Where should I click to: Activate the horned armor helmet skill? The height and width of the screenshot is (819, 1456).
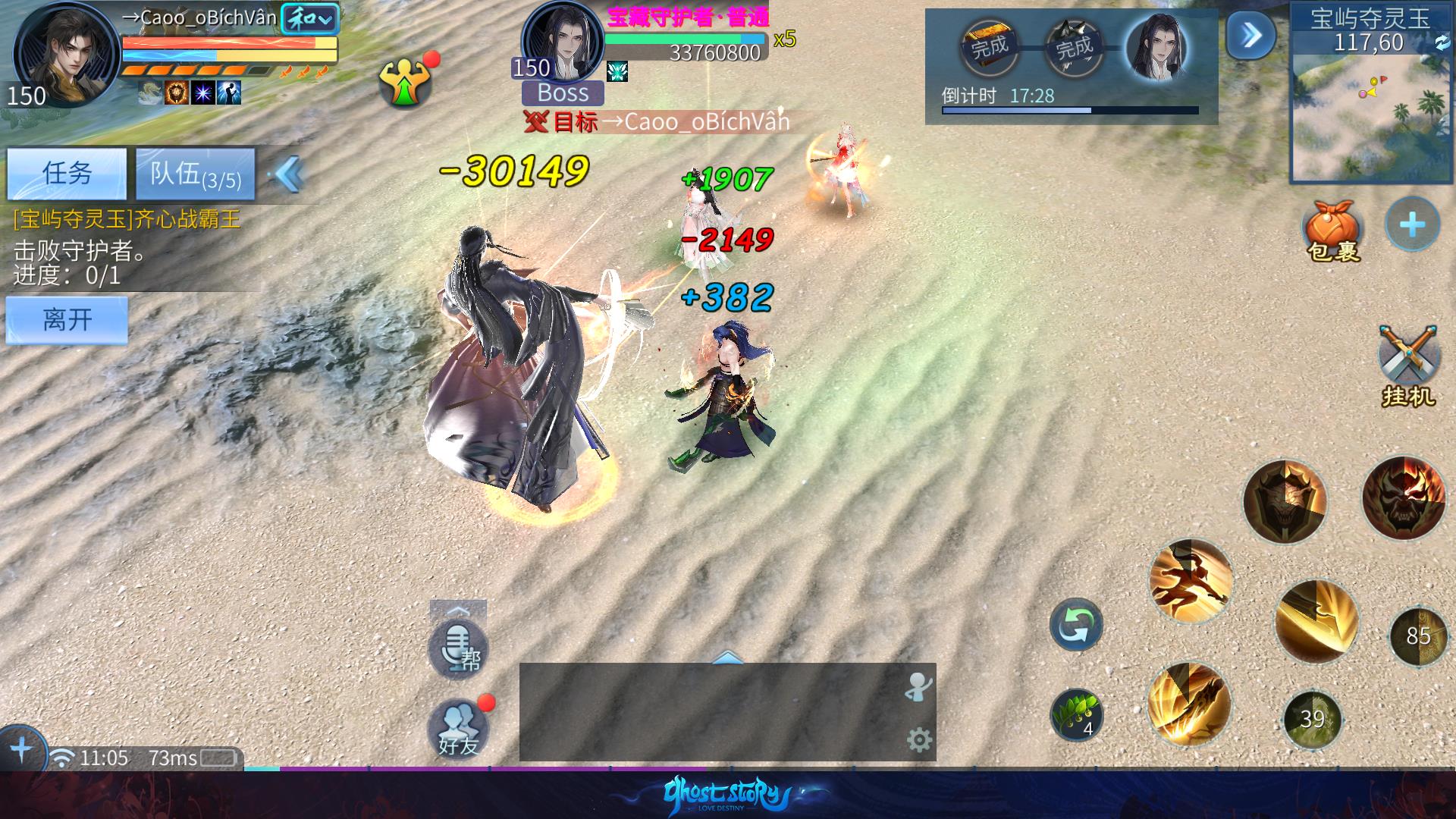pyautogui.click(x=1285, y=501)
